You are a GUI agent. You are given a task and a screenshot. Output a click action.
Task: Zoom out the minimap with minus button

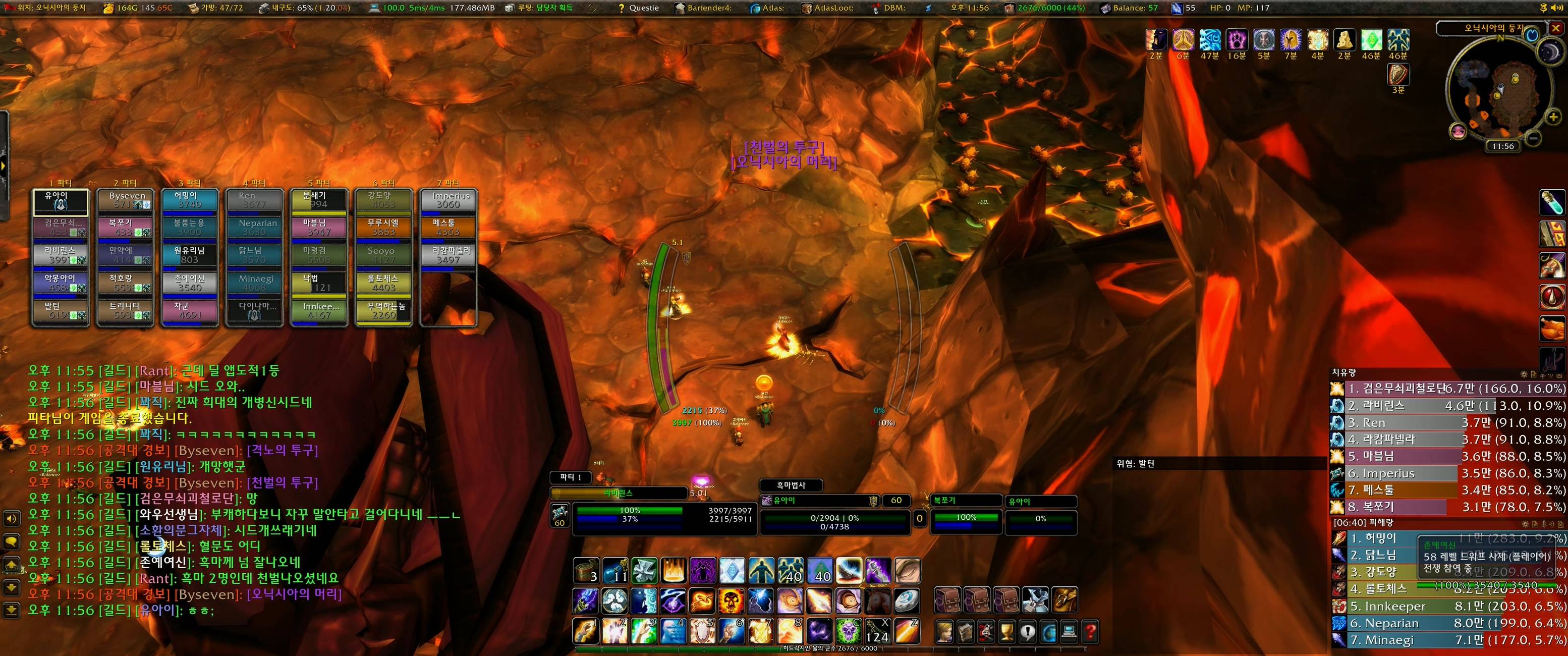click(x=1533, y=139)
